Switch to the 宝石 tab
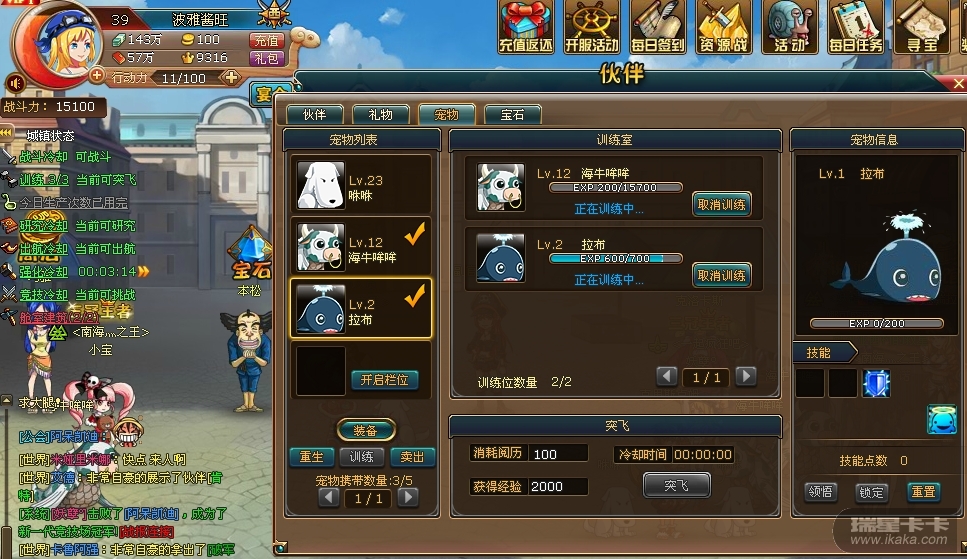Image resolution: width=967 pixels, height=559 pixels. (x=513, y=114)
